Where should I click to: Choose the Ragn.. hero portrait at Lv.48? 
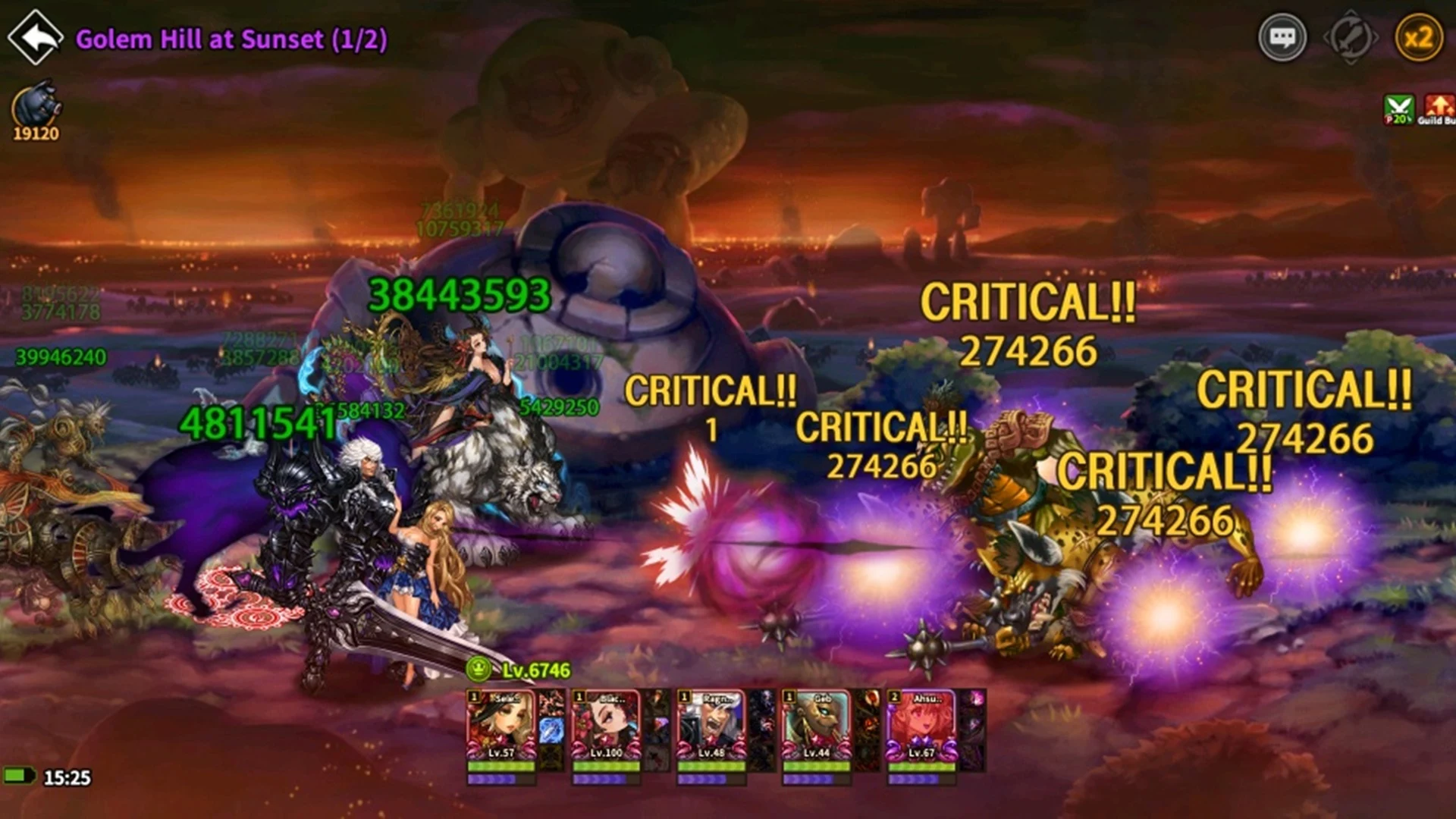coord(711,726)
